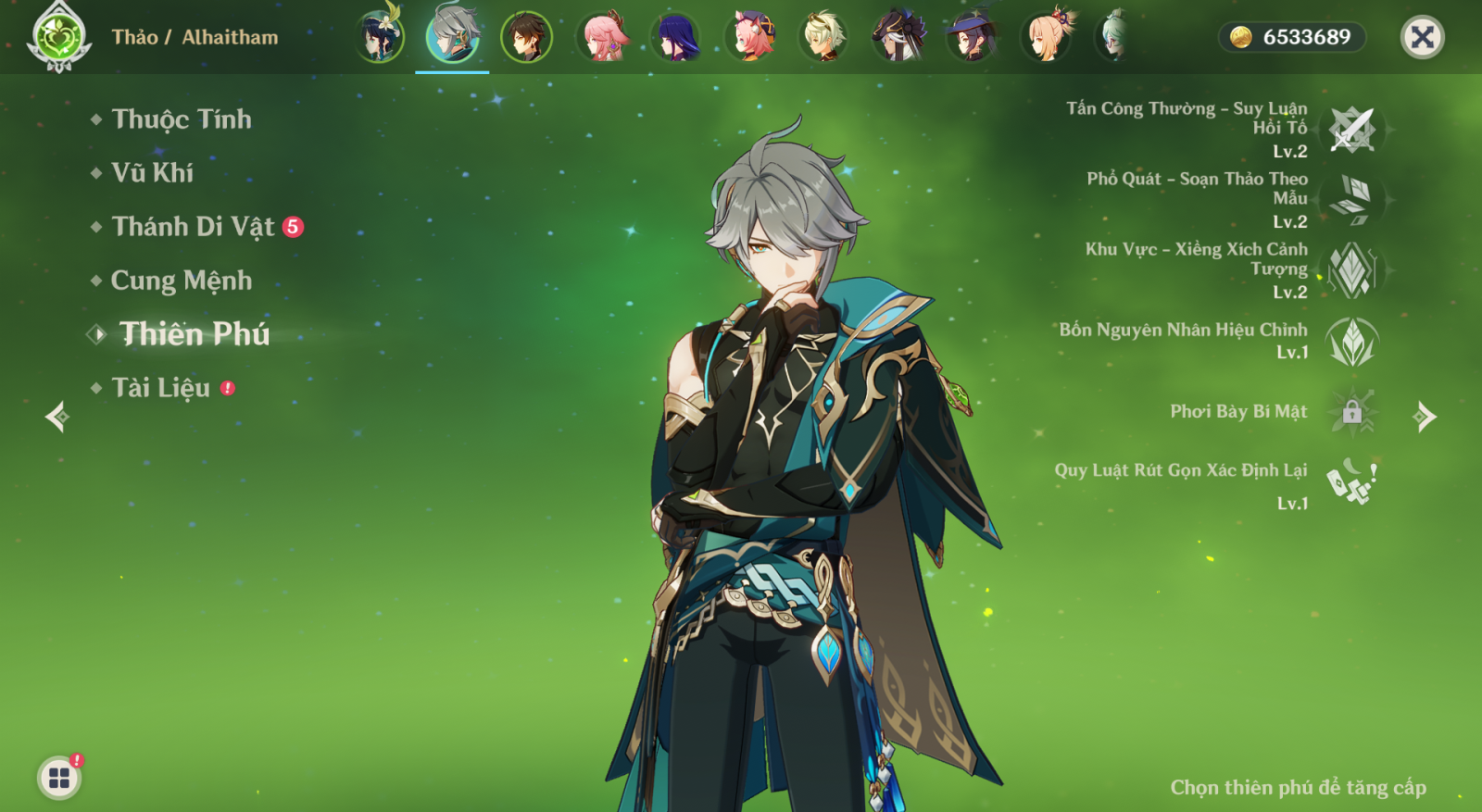Select the Khu Vực elemental burst talent
The width and height of the screenshot is (1482, 812).
(1351, 270)
